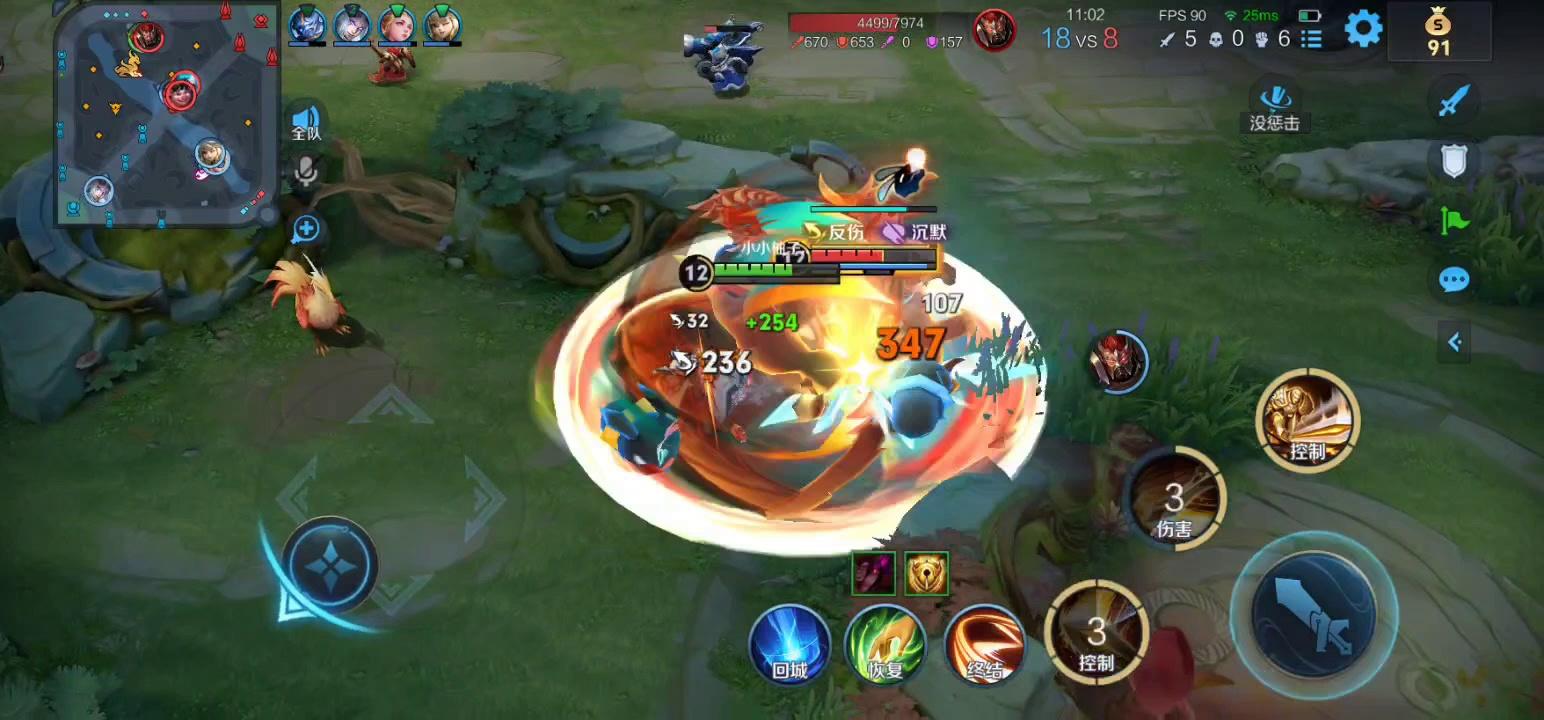Open the quick chat bubble

[x=1454, y=280]
